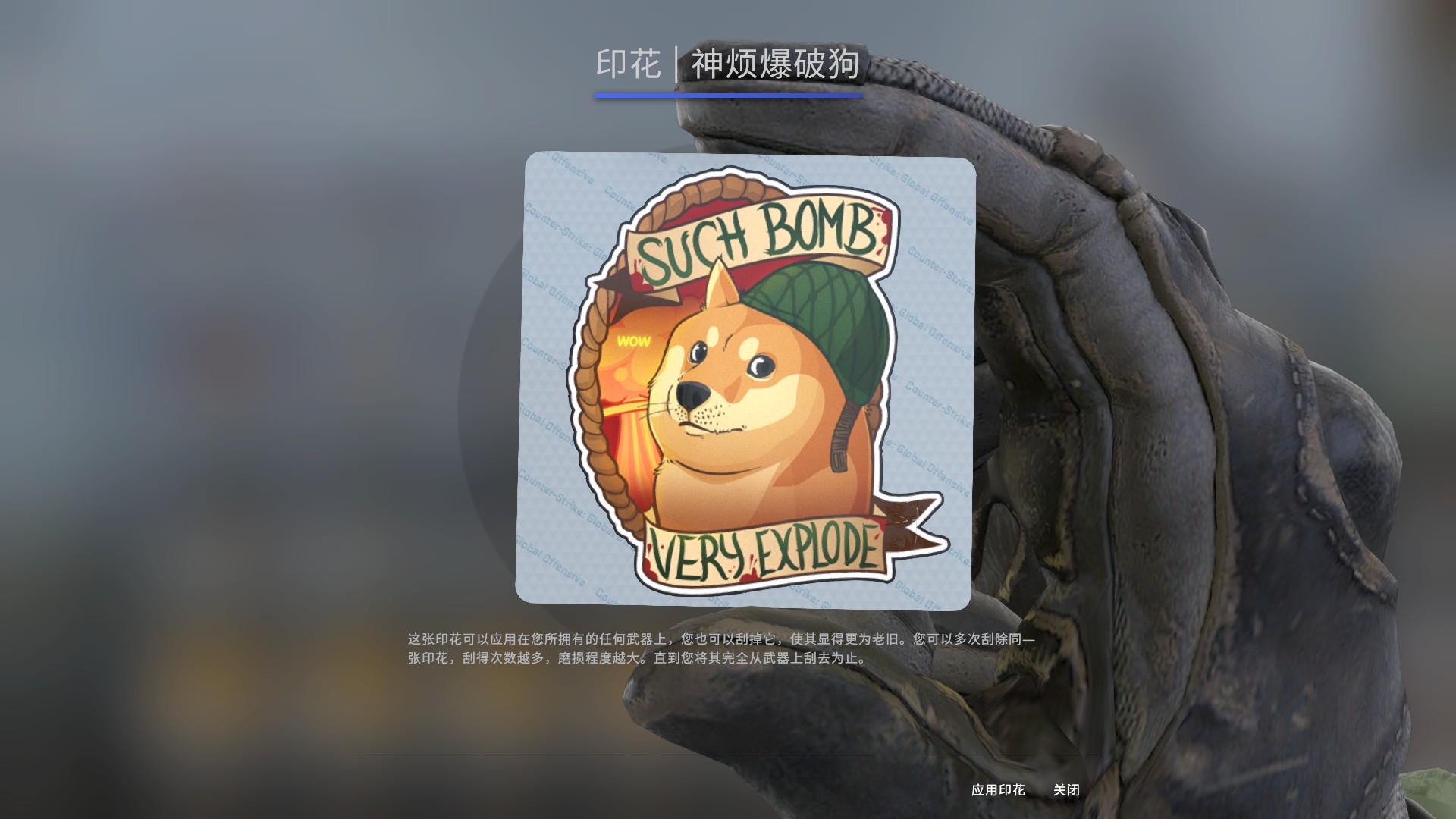The width and height of the screenshot is (1456, 819).
Task: Click 关闭 to close the sticker view
Action: 1067,789
